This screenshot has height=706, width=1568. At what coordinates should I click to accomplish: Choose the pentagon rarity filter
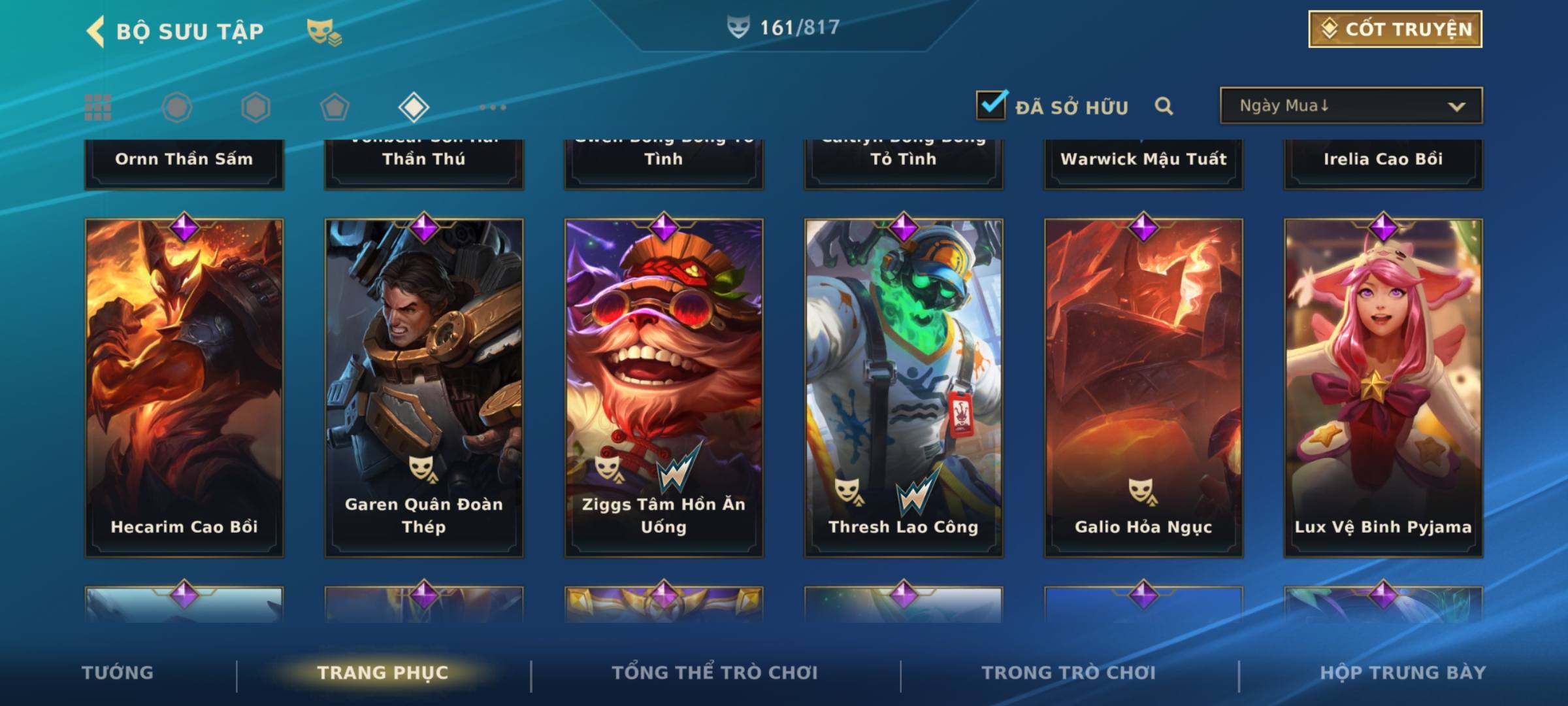coord(335,107)
